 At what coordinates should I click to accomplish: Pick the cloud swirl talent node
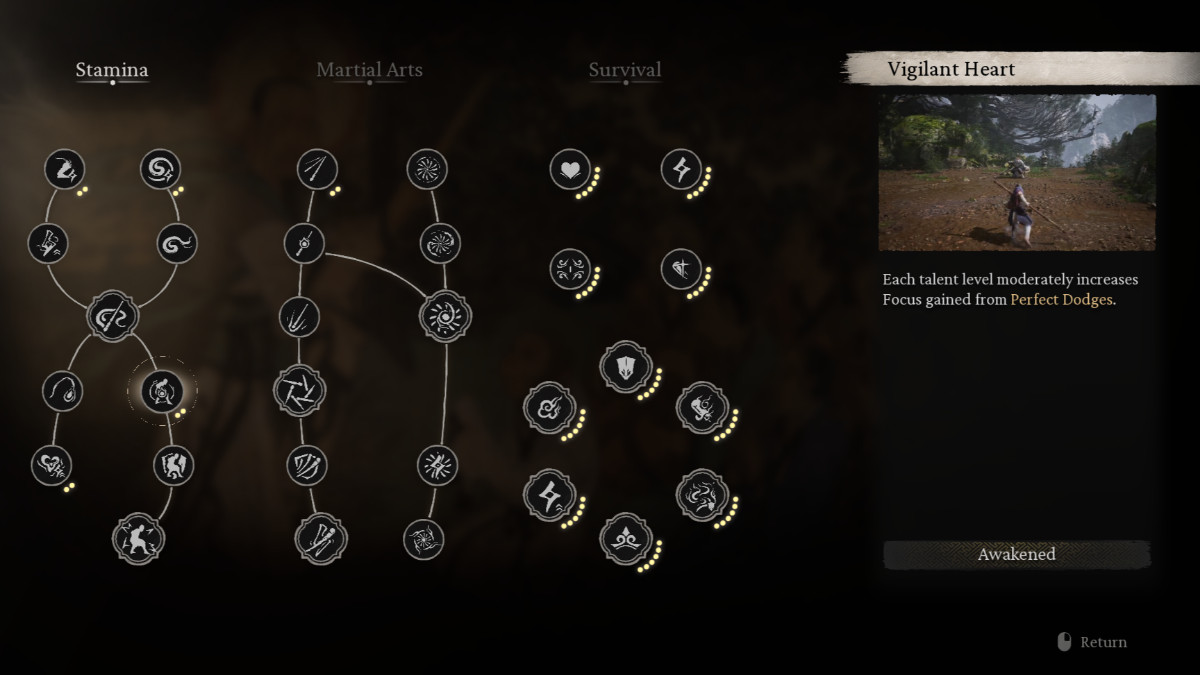(549, 407)
